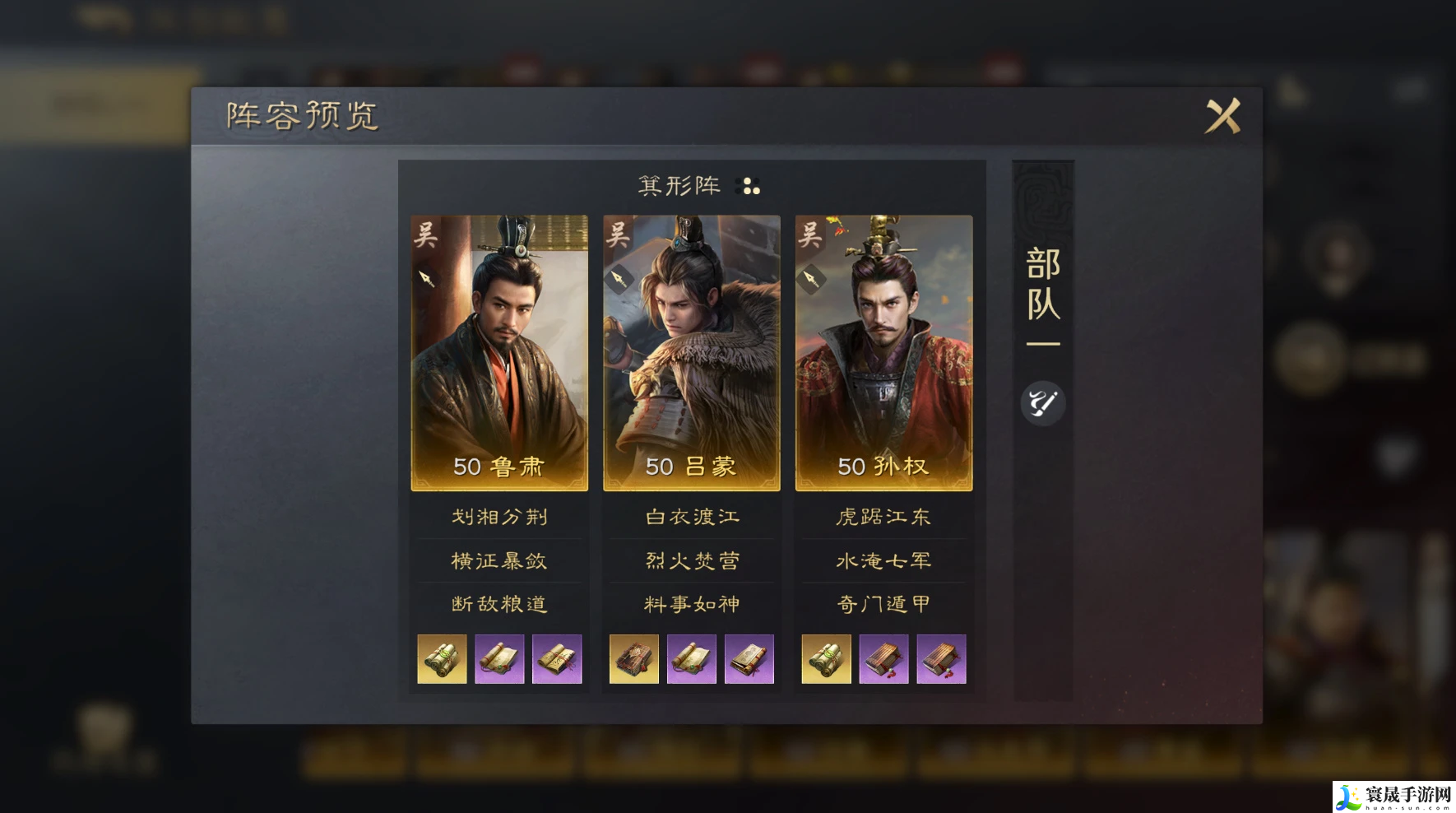View the 料事如神 skill

[x=692, y=604]
